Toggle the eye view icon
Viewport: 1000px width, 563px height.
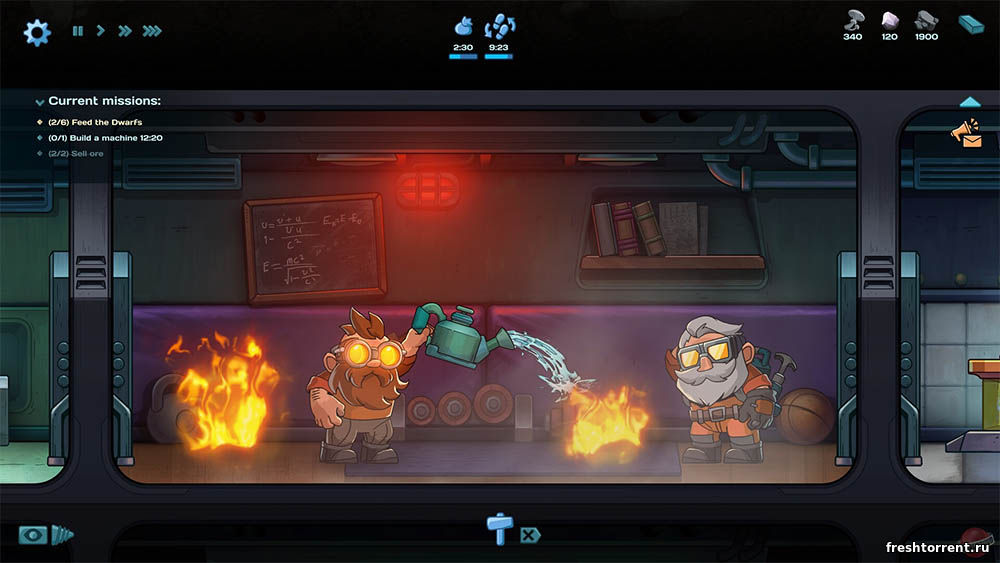33,535
